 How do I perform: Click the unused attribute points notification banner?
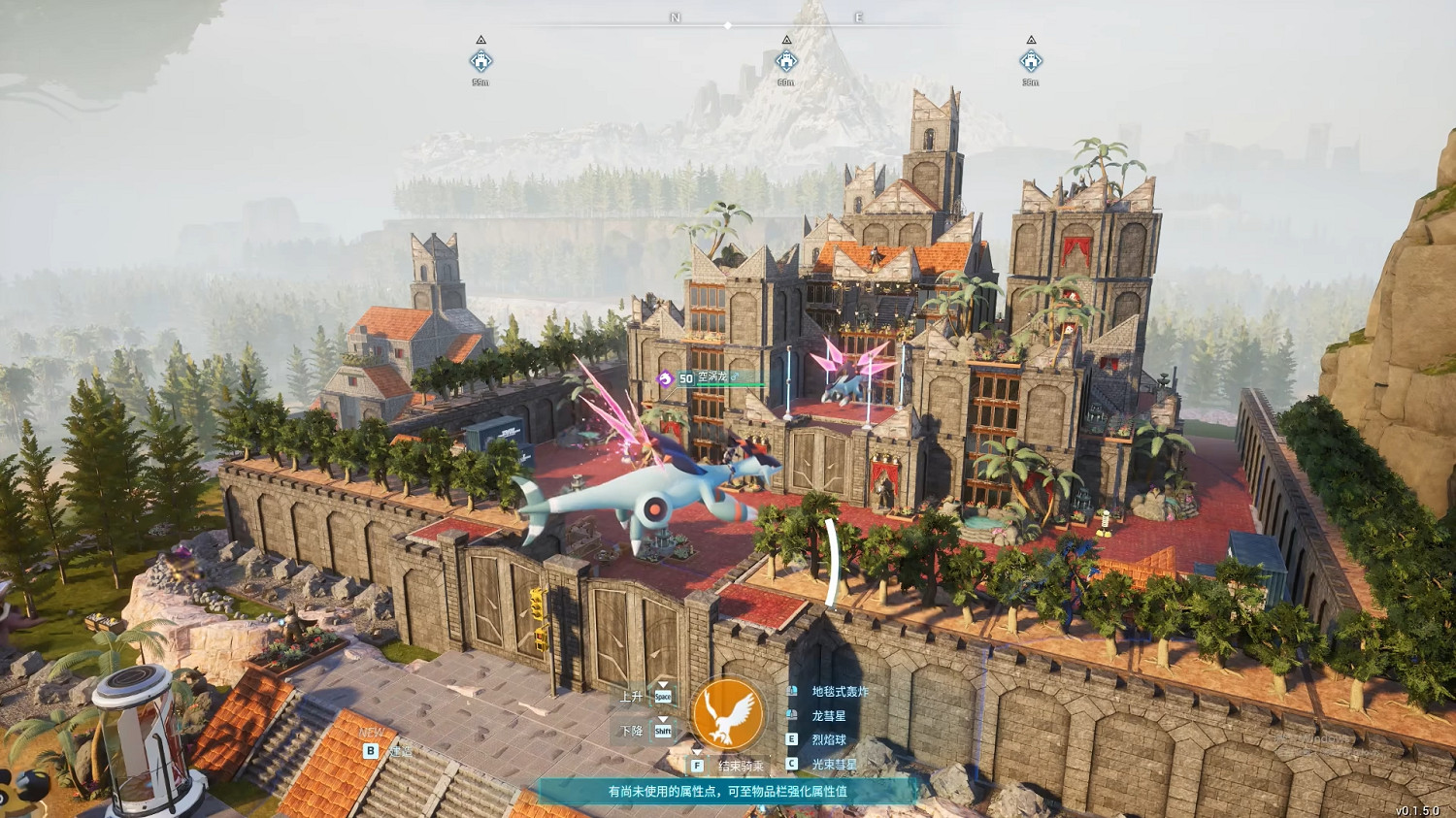[x=727, y=792]
